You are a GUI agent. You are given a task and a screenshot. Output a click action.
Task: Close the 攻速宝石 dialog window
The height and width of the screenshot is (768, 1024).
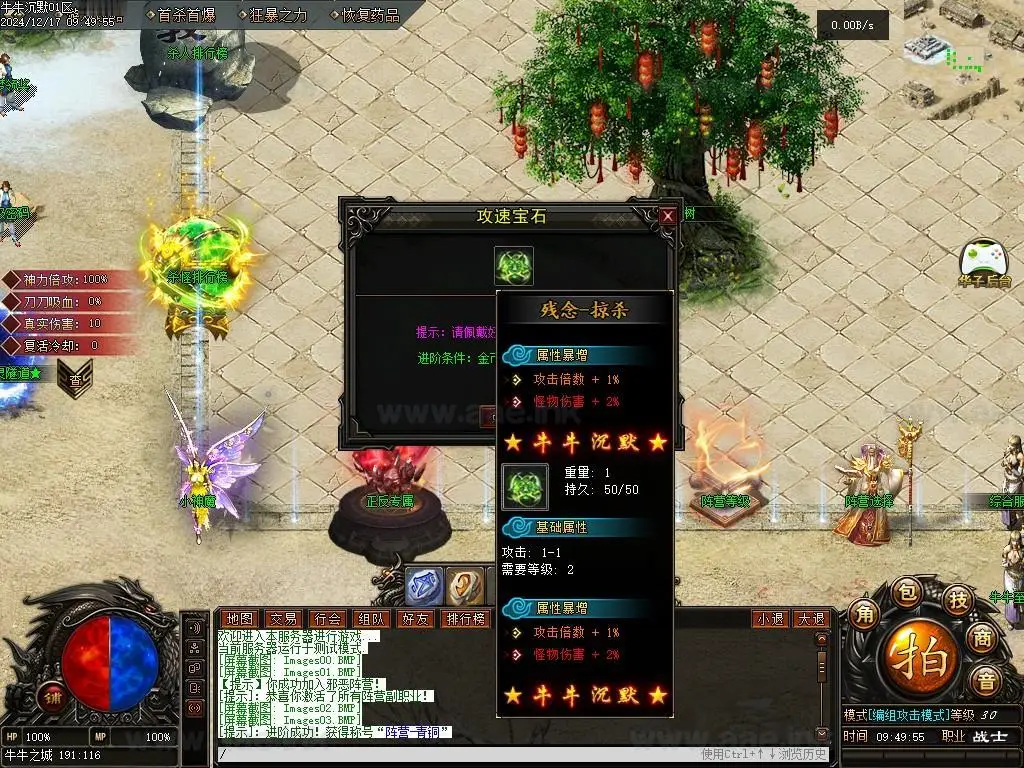coord(667,215)
